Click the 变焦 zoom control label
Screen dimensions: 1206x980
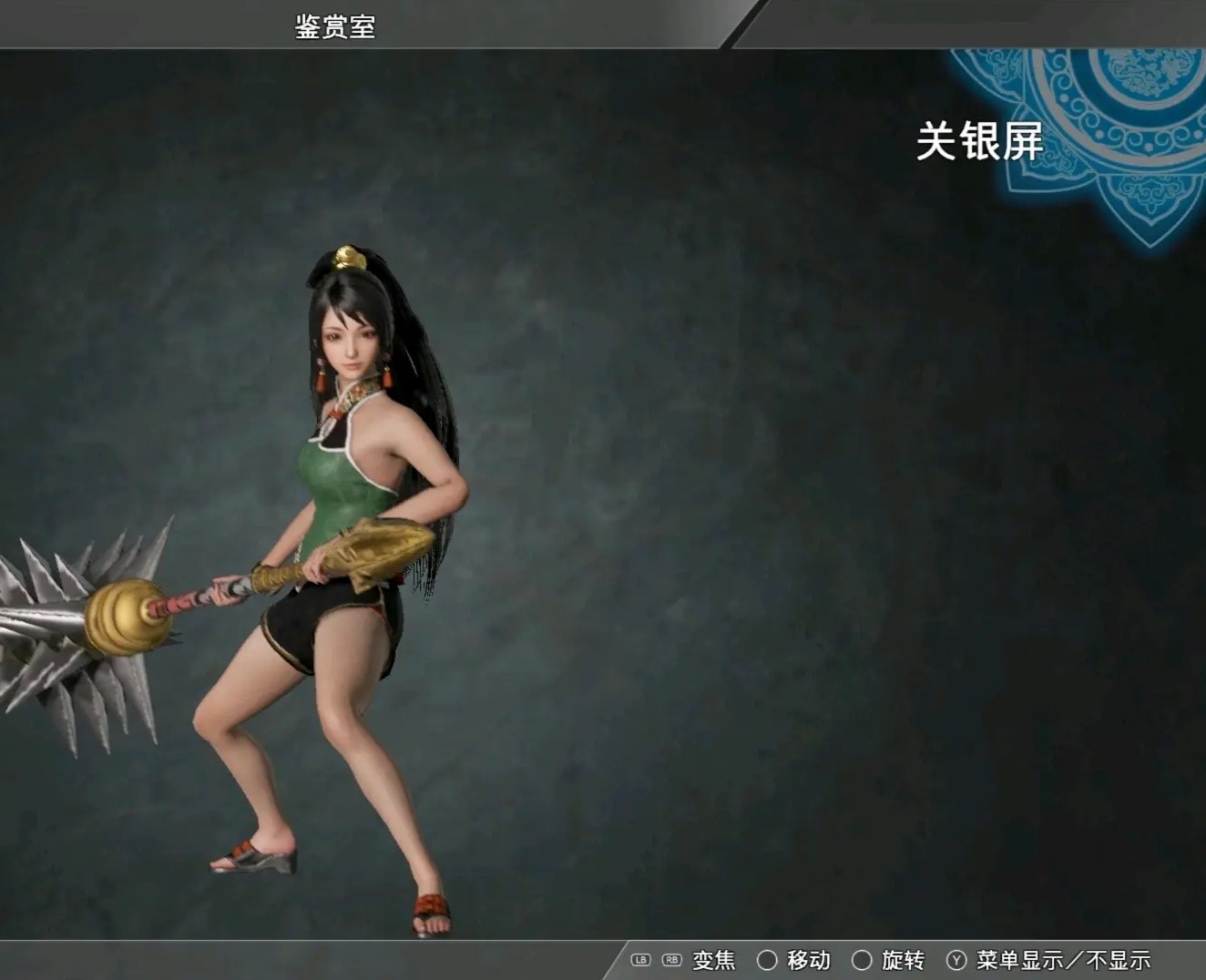click(x=712, y=959)
